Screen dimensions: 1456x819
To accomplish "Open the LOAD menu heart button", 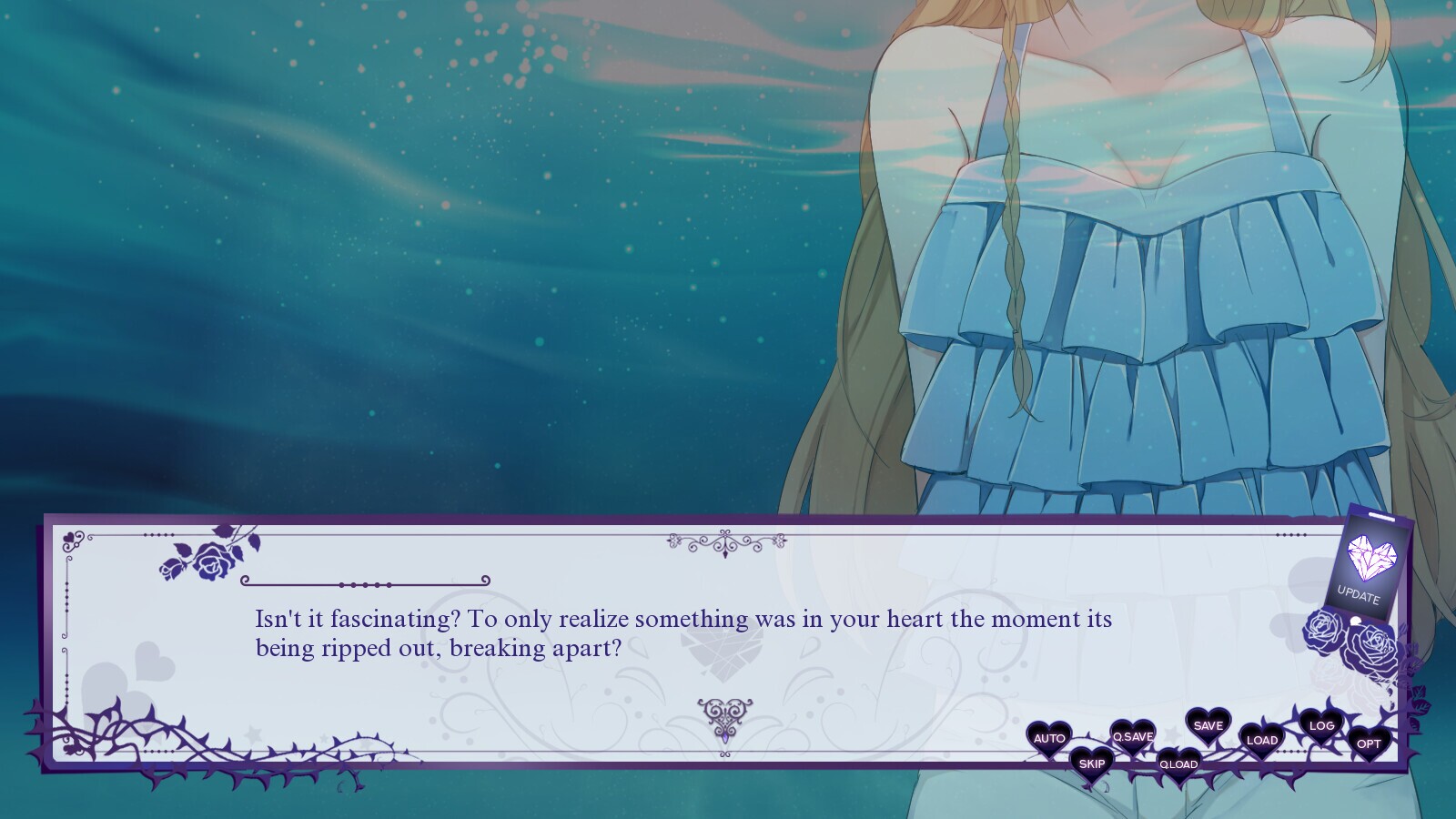I will (1262, 740).
